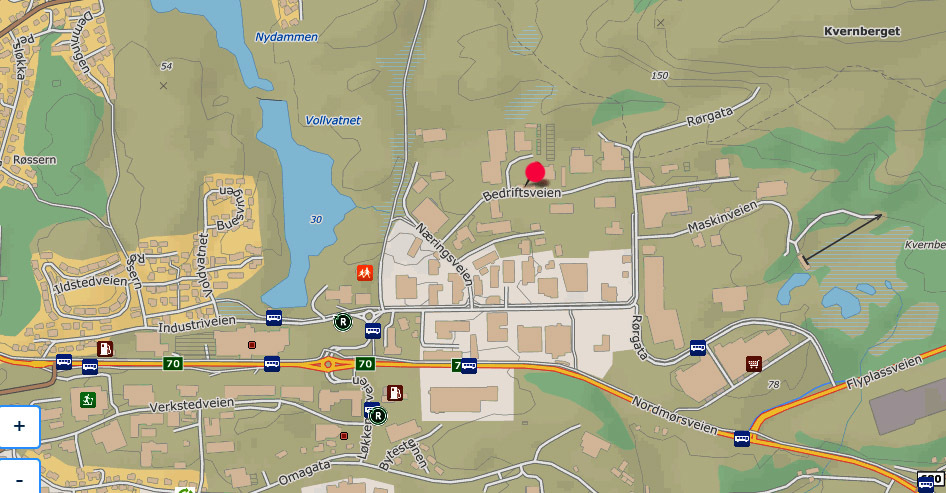The height and width of the screenshot is (493, 946).
Task: Select the red location marker
Action: point(536,172)
